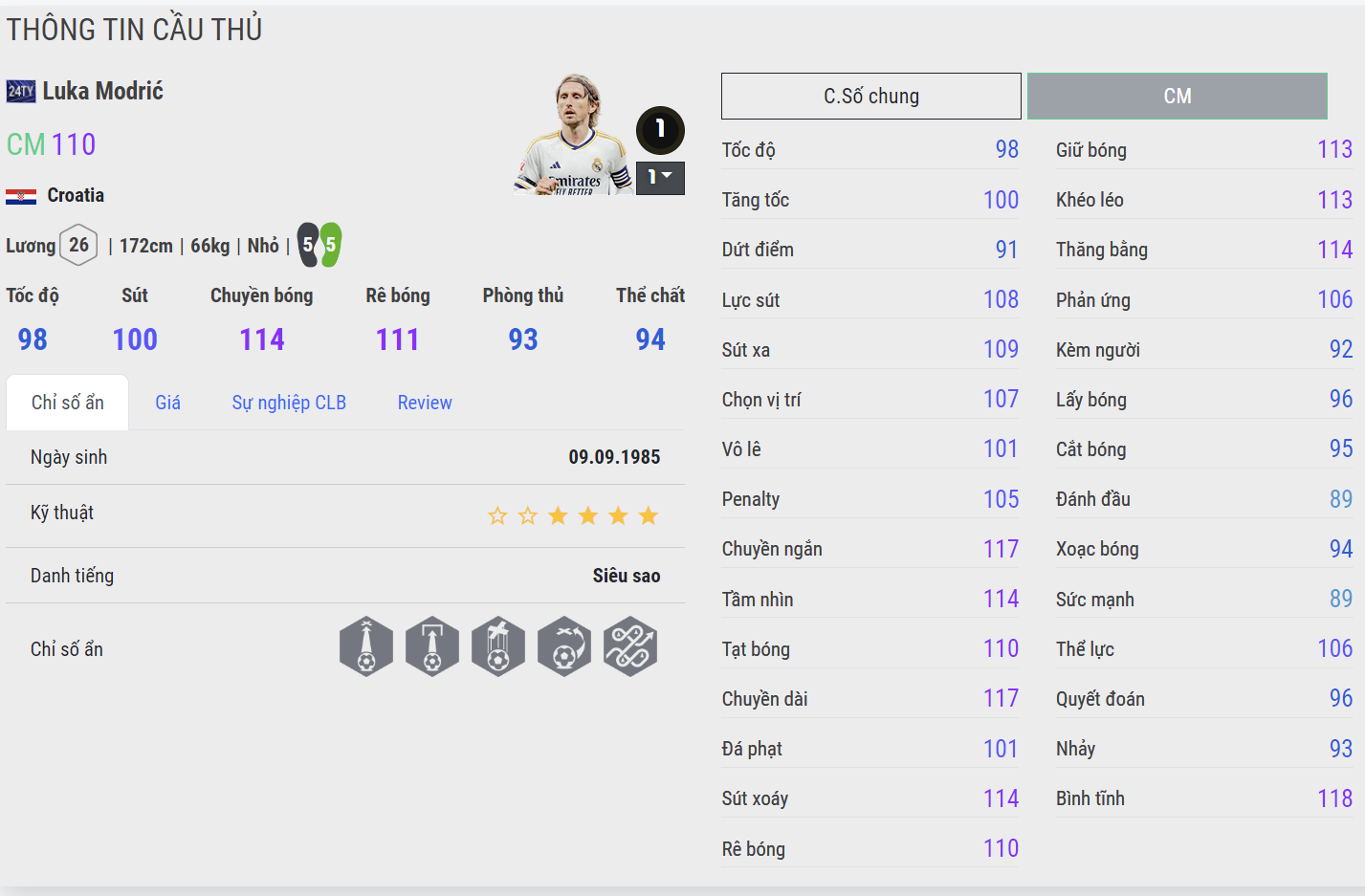This screenshot has width=1365, height=896.
Task: Select the first hexagonal hidden trait icon
Action: (366, 646)
